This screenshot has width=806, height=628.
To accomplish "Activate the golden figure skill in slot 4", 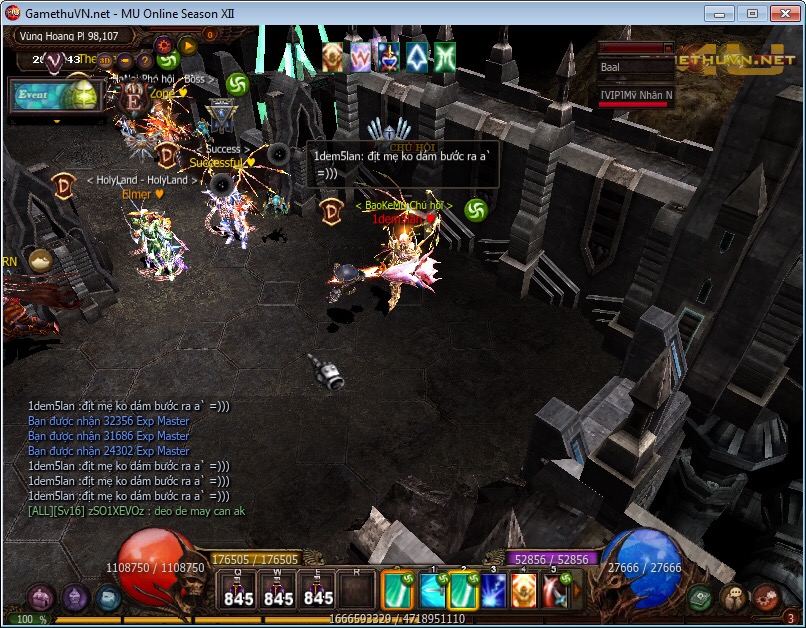I will [525, 590].
